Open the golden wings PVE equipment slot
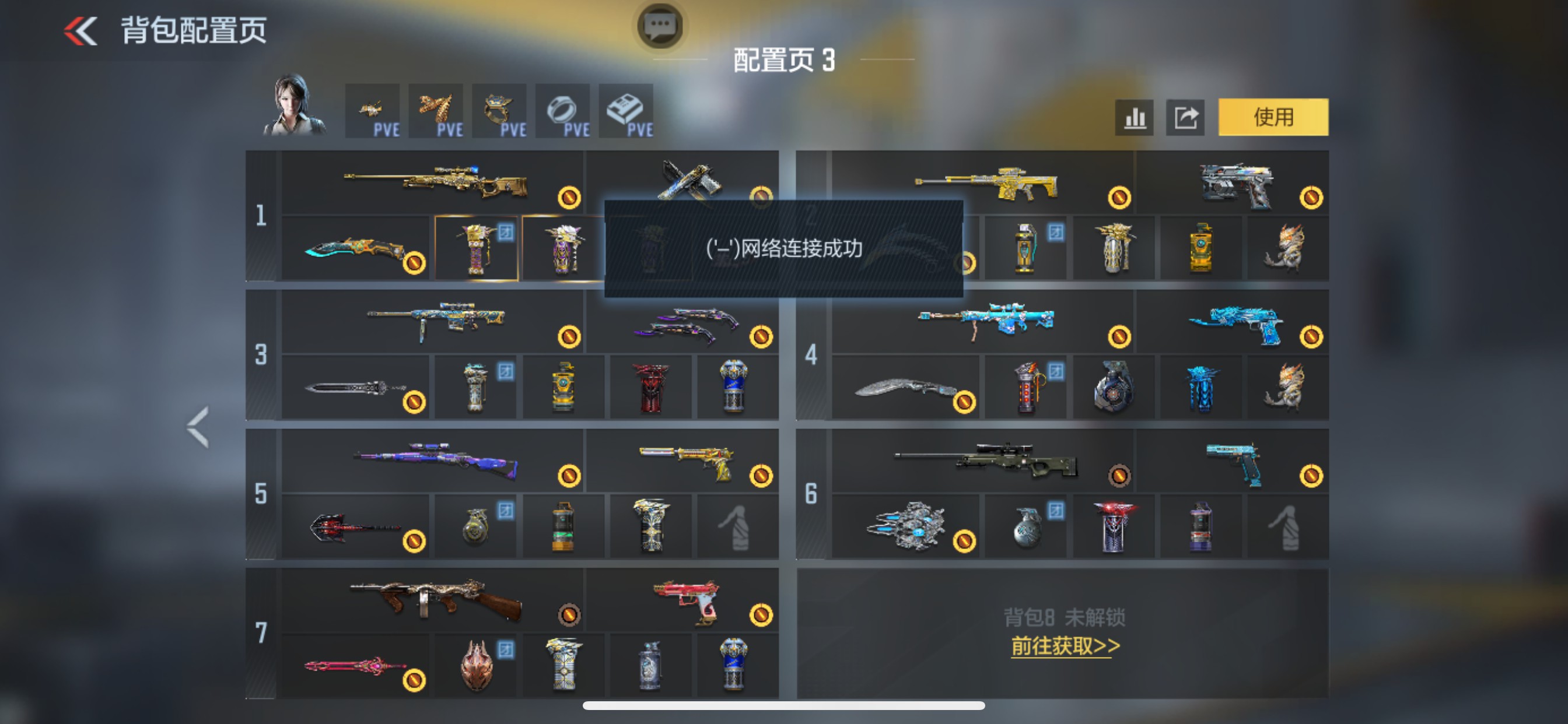 pos(437,111)
